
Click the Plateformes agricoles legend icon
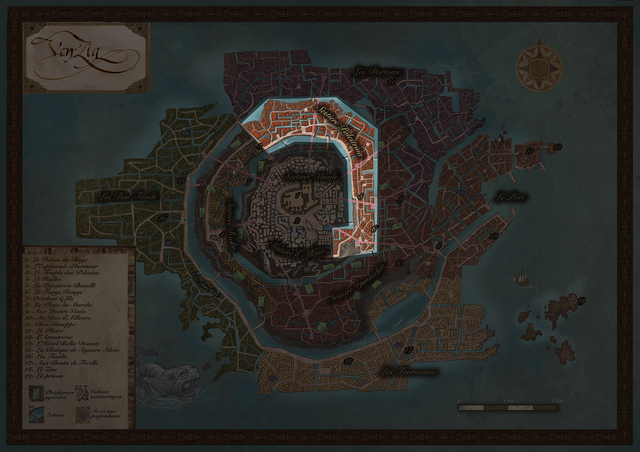(x=33, y=394)
